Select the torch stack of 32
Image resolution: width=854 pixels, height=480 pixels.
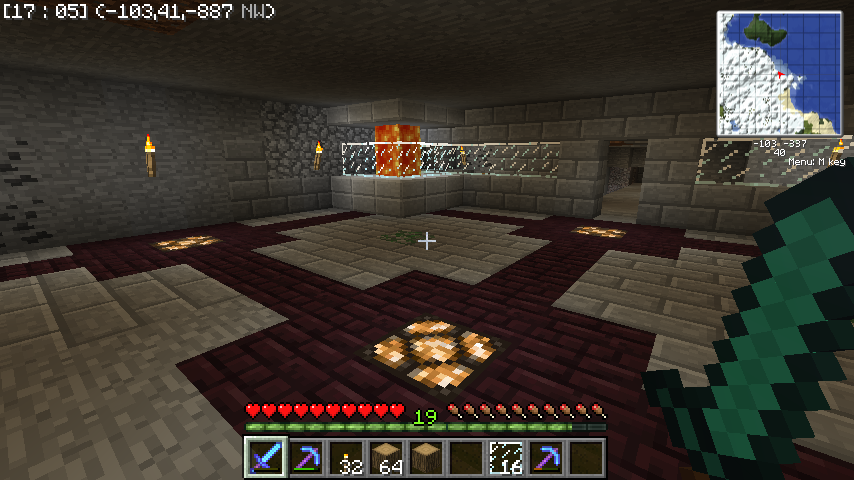click(x=345, y=457)
